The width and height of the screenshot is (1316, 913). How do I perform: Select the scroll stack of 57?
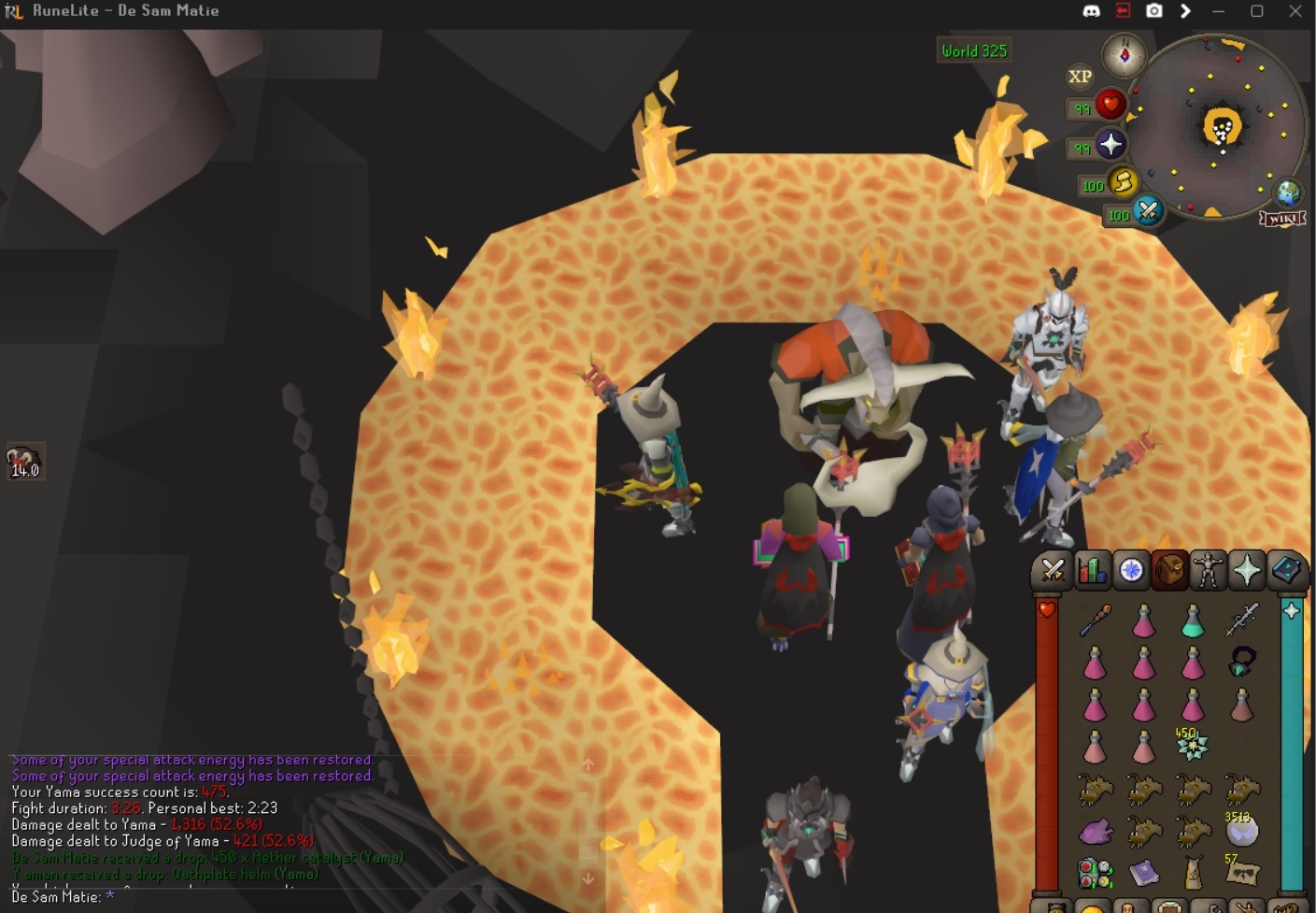pyautogui.click(x=1241, y=873)
